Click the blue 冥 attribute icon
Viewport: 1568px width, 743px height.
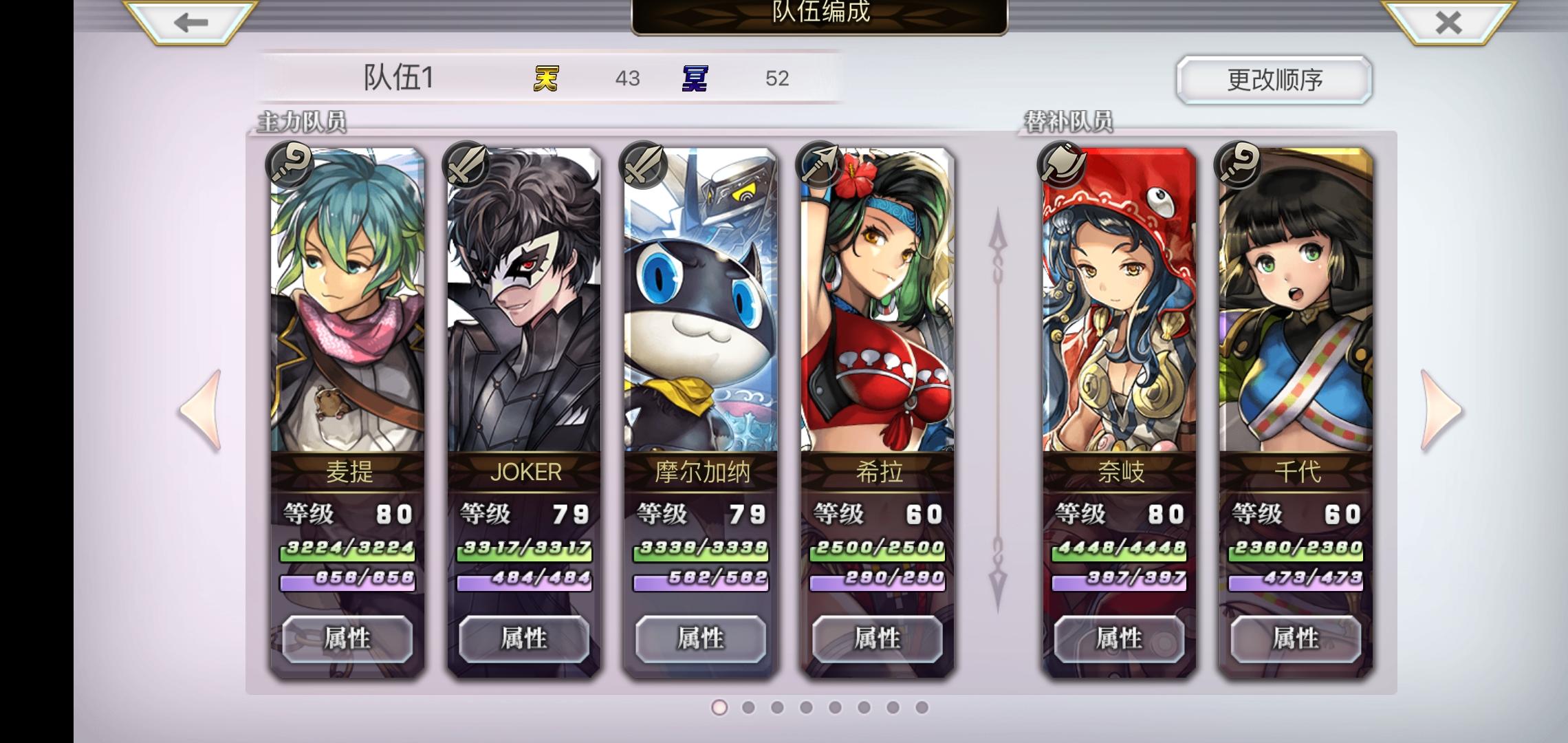click(694, 78)
